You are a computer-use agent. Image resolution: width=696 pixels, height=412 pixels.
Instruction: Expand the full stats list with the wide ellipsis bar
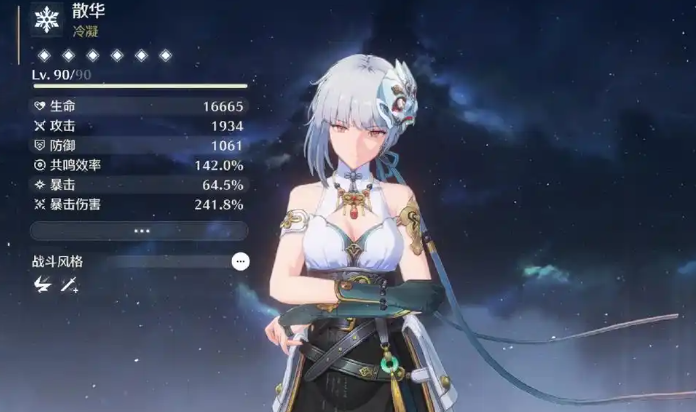coord(139,230)
